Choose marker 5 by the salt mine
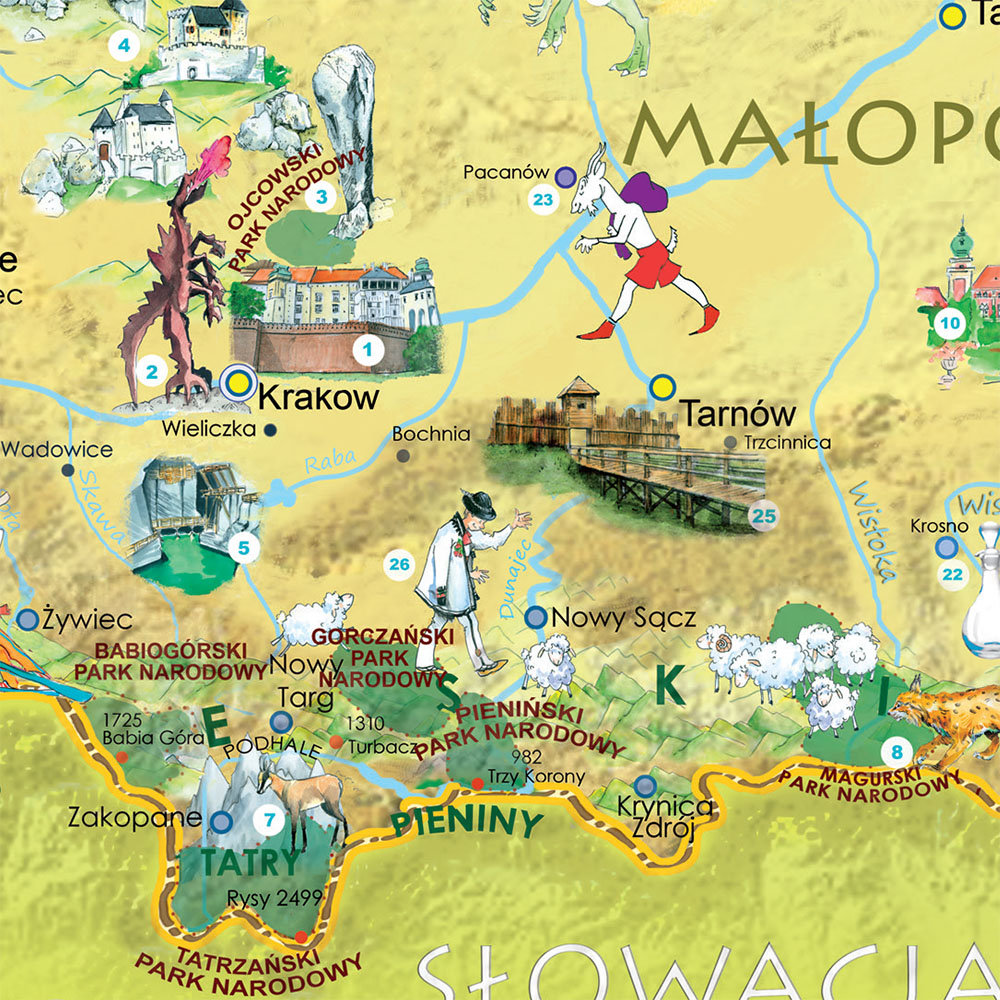This screenshot has height=1000, width=1000. [x=243, y=547]
